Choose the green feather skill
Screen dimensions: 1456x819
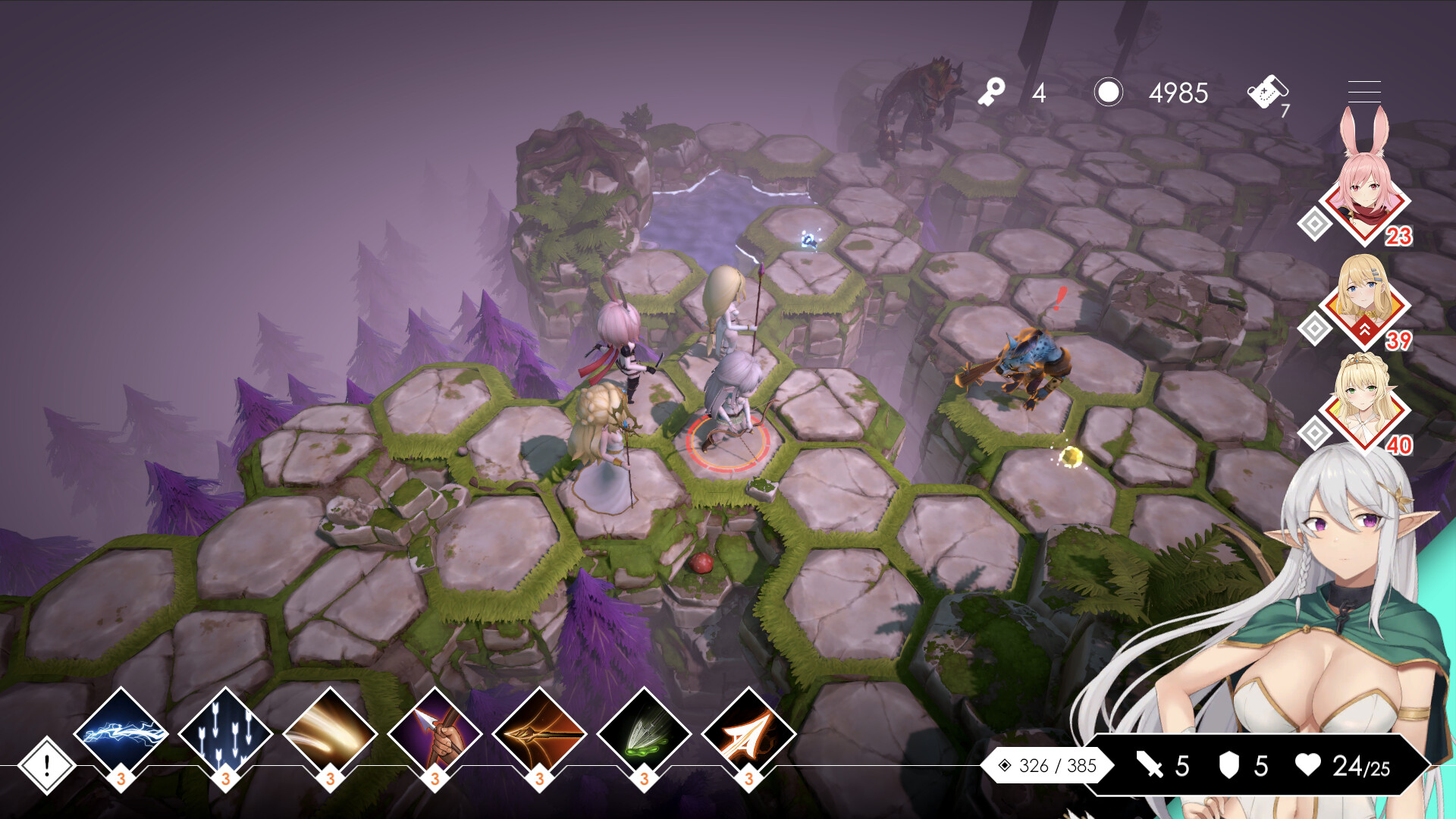[x=643, y=733]
